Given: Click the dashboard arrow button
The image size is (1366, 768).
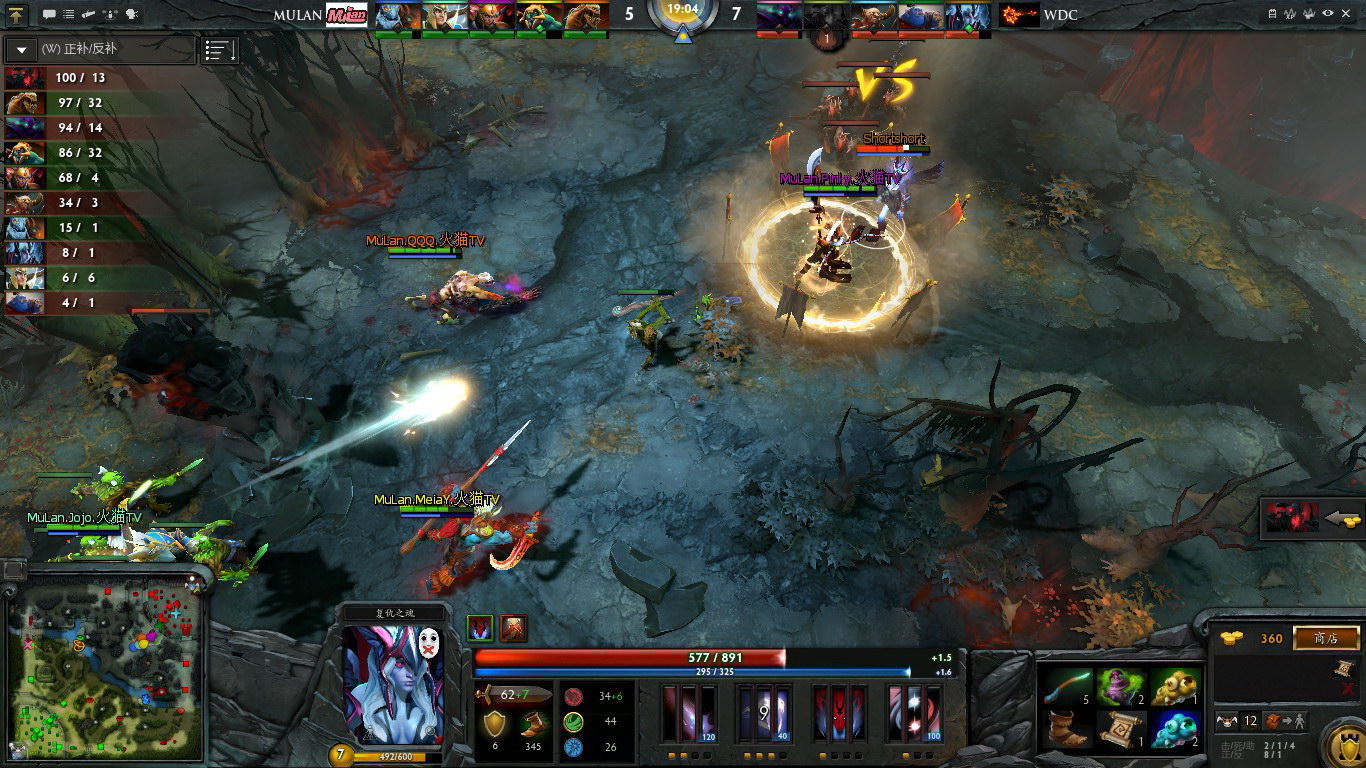Looking at the screenshot, I should 17,15.
